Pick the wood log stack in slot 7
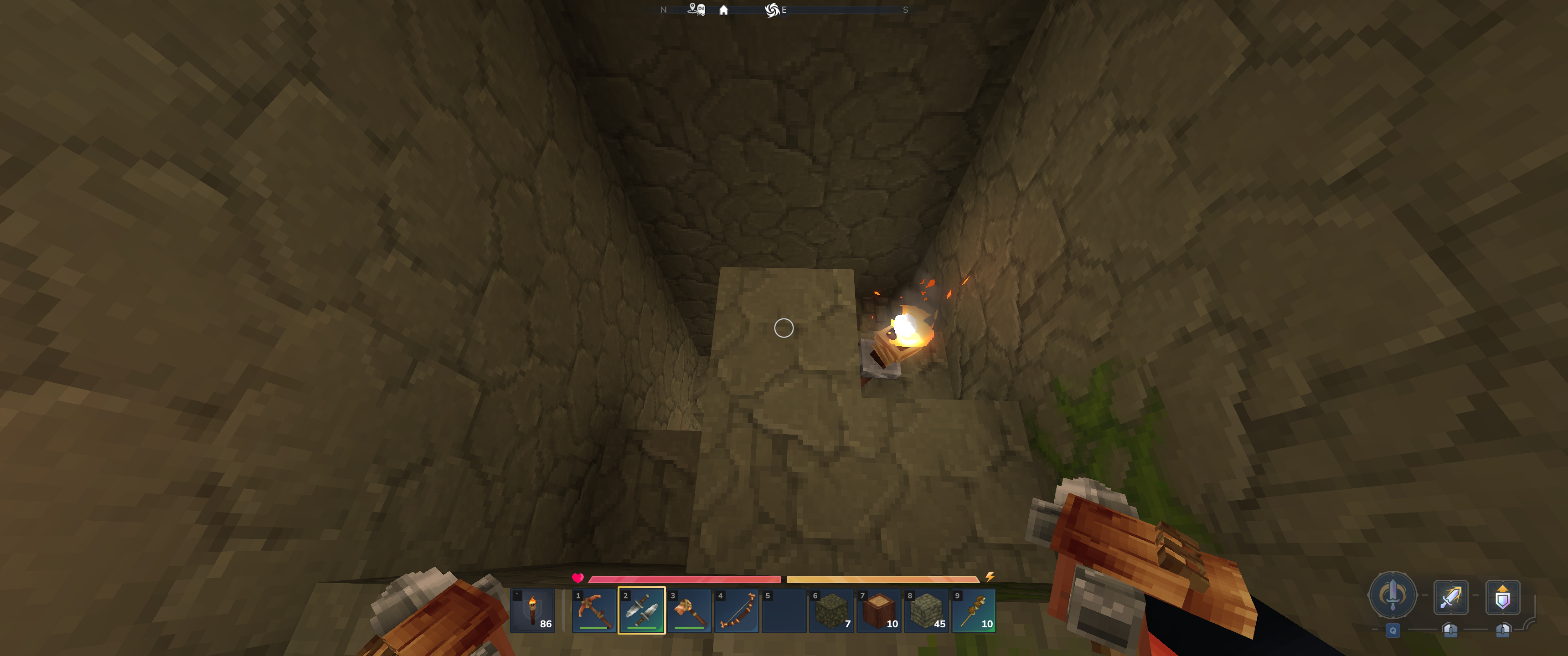 (879, 610)
